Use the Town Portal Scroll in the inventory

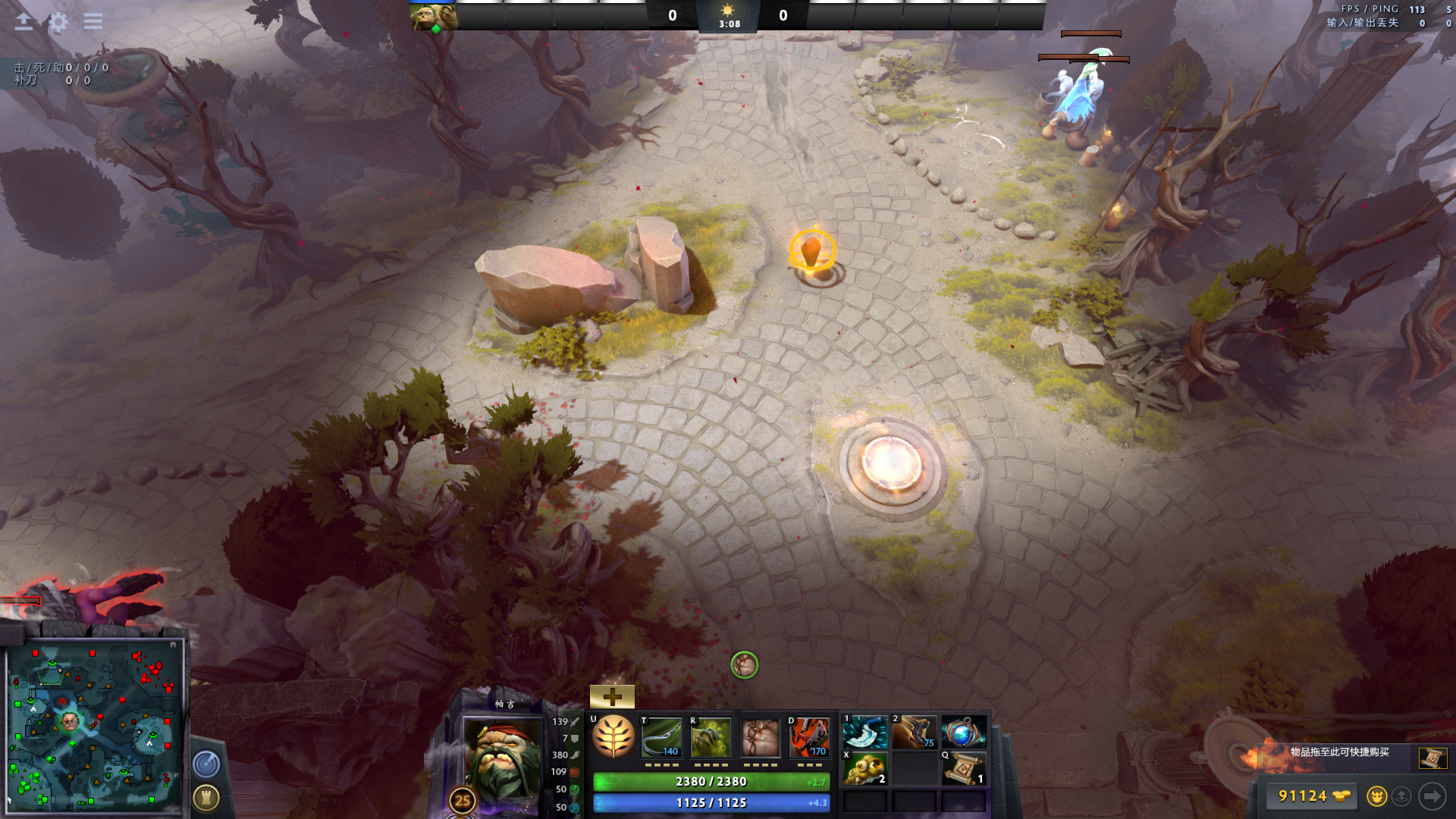coord(963,768)
